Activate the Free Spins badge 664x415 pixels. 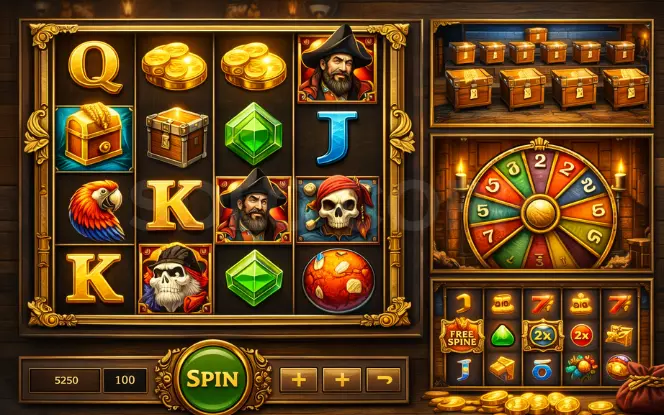click(x=461, y=334)
